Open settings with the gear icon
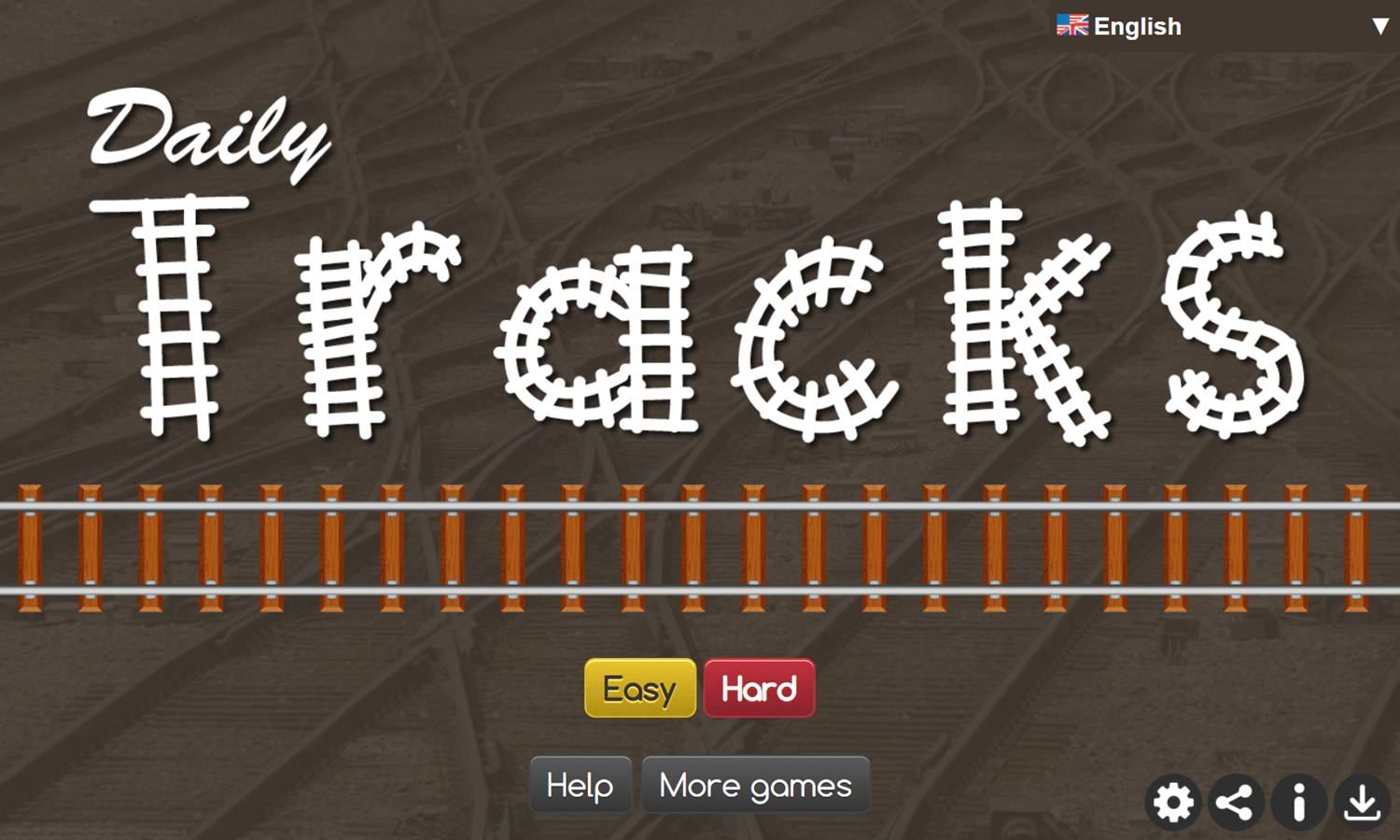 pos(1173,802)
